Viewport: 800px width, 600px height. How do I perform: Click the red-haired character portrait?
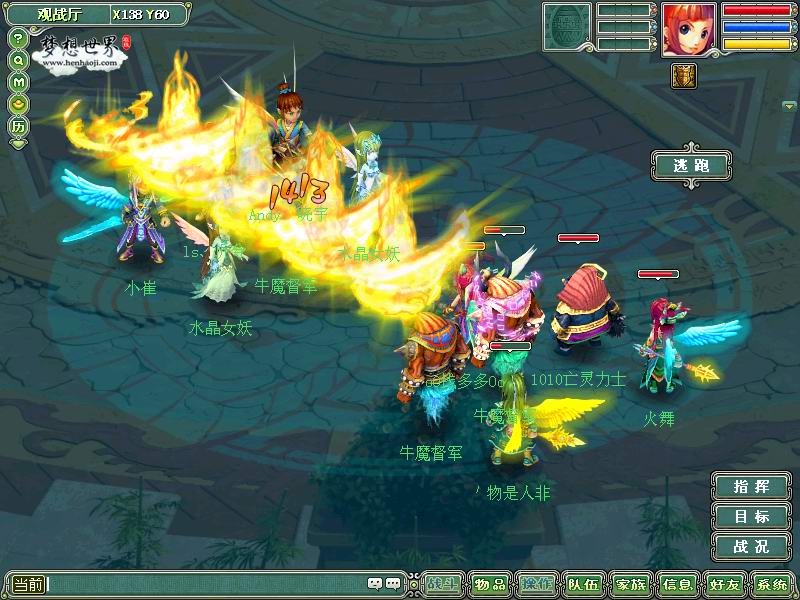click(688, 28)
